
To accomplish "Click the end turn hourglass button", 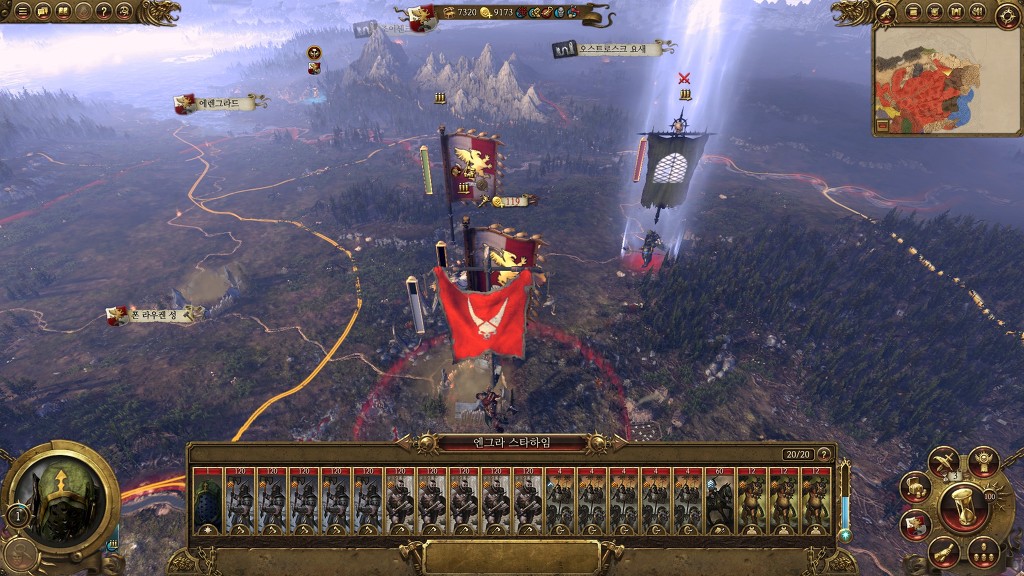I will click(x=964, y=508).
